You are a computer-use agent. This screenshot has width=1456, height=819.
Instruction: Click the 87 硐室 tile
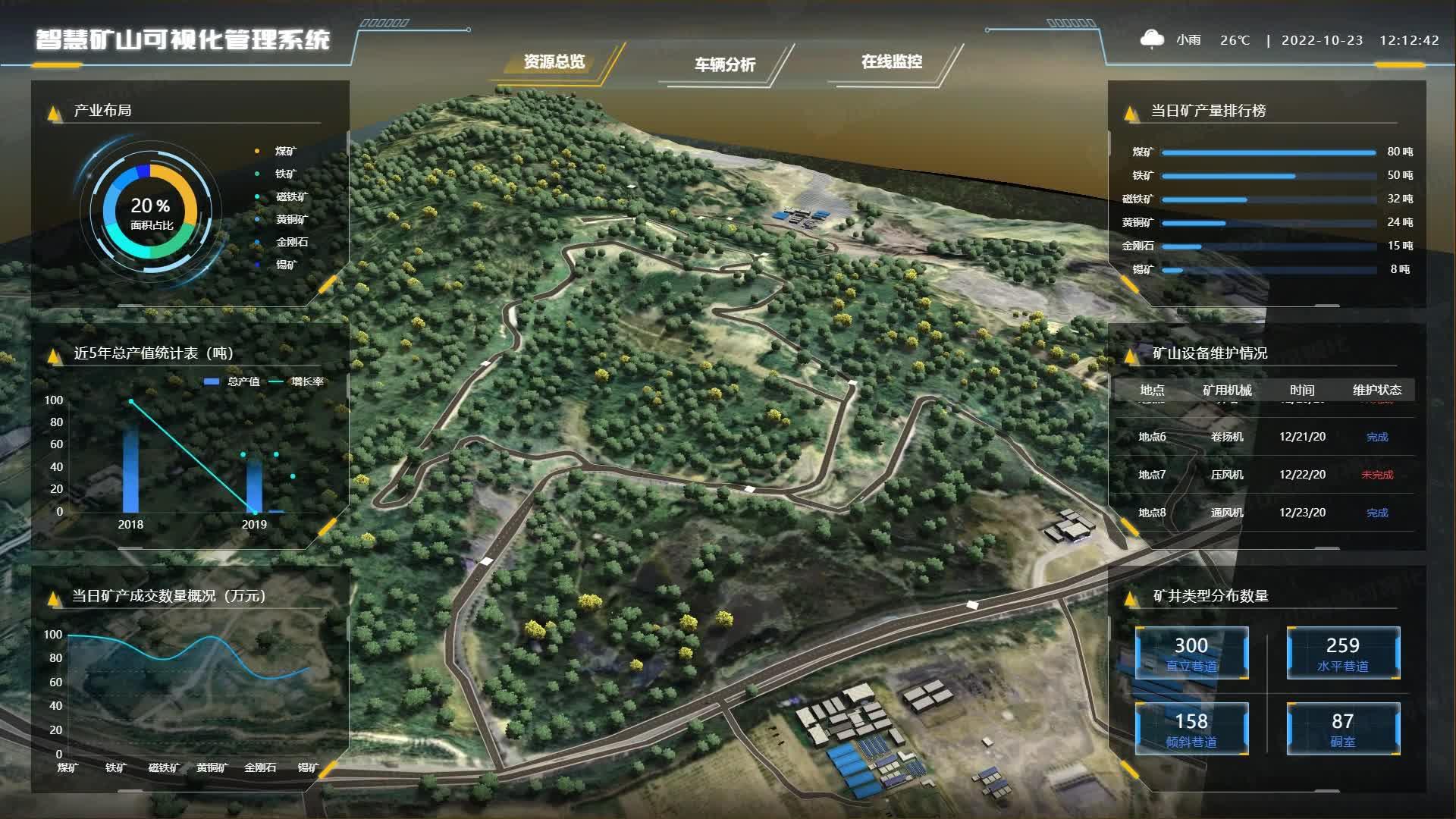coord(1343,729)
